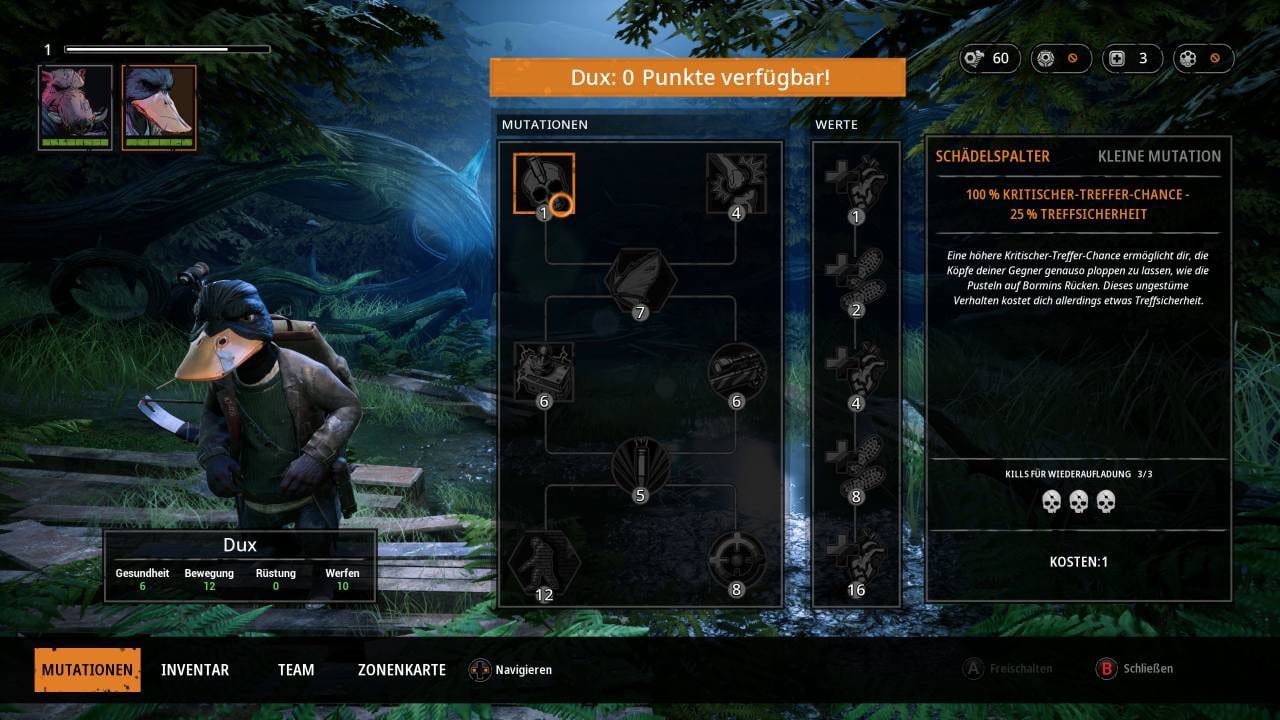Choose the footprint stat upgrade costing 2
Image resolution: width=1280 pixels, height=720 pixels.
tap(855, 277)
